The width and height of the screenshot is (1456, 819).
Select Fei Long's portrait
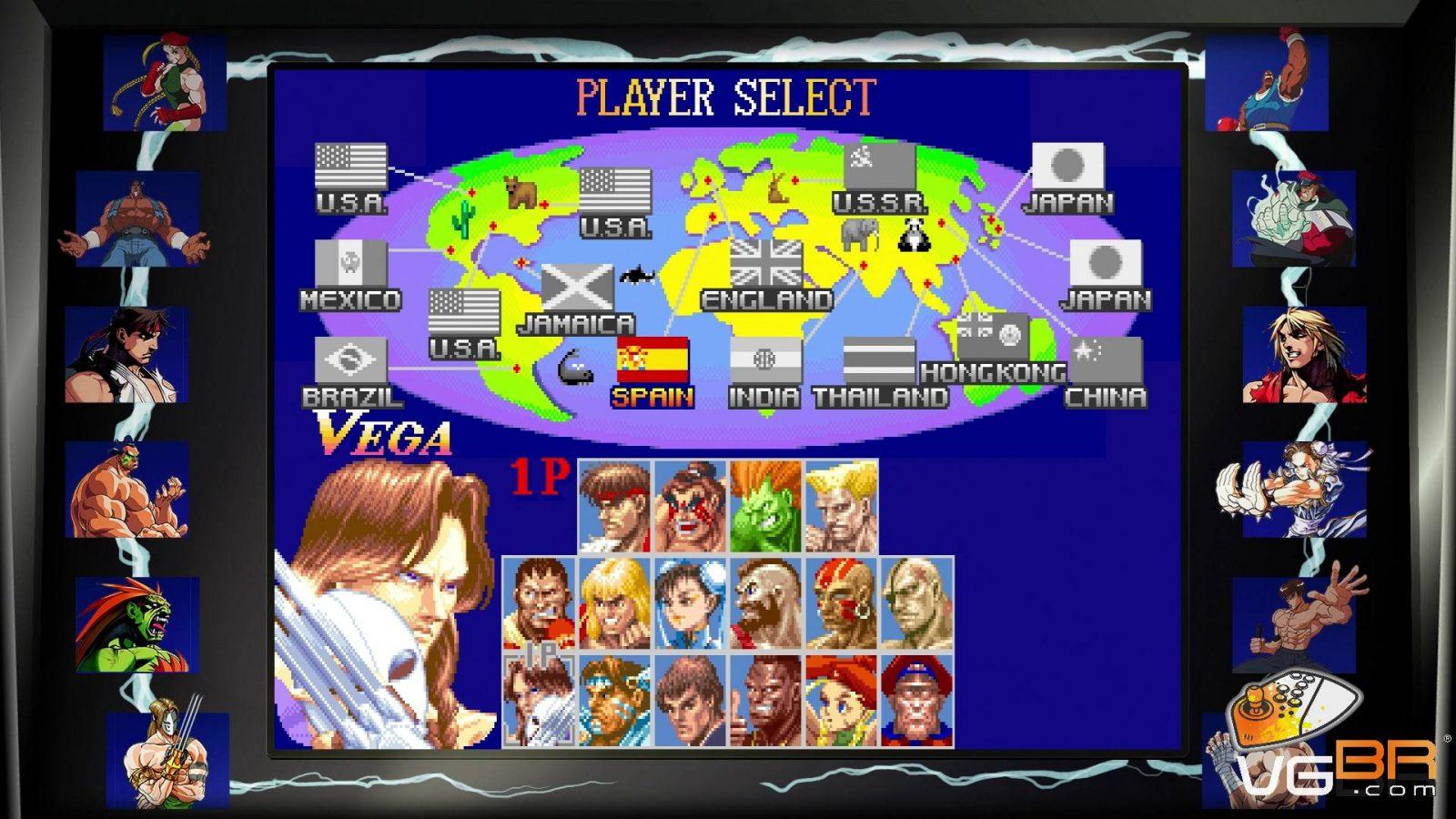coord(691,700)
